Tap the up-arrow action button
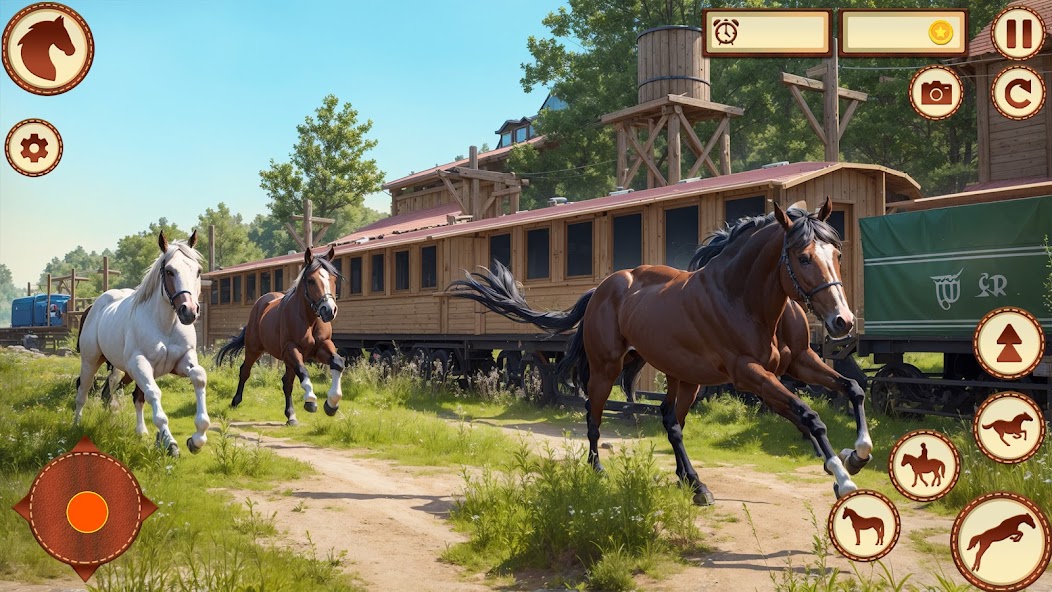The height and width of the screenshot is (592, 1052). point(1009,343)
